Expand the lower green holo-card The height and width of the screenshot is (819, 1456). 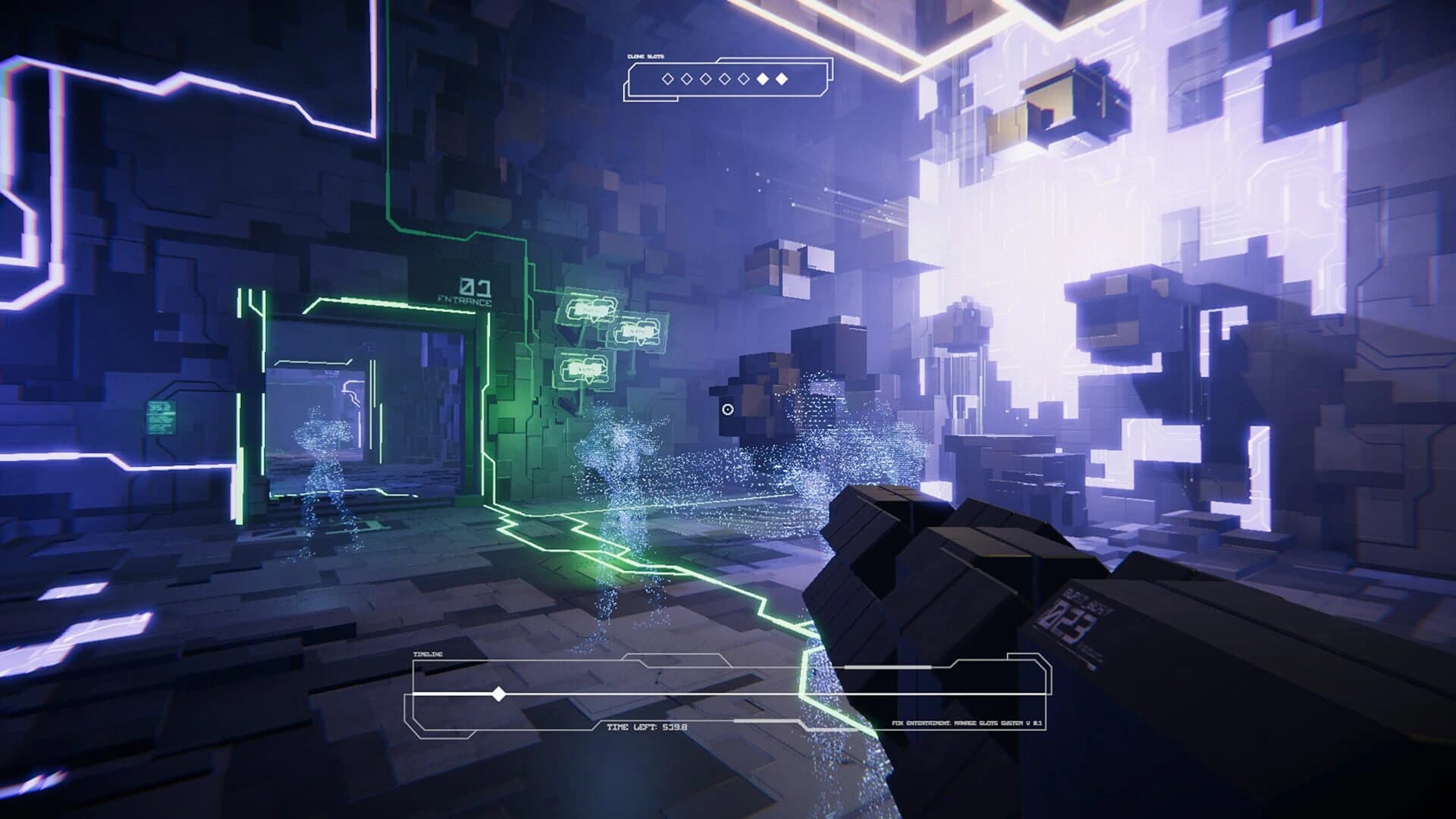coord(585,368)
